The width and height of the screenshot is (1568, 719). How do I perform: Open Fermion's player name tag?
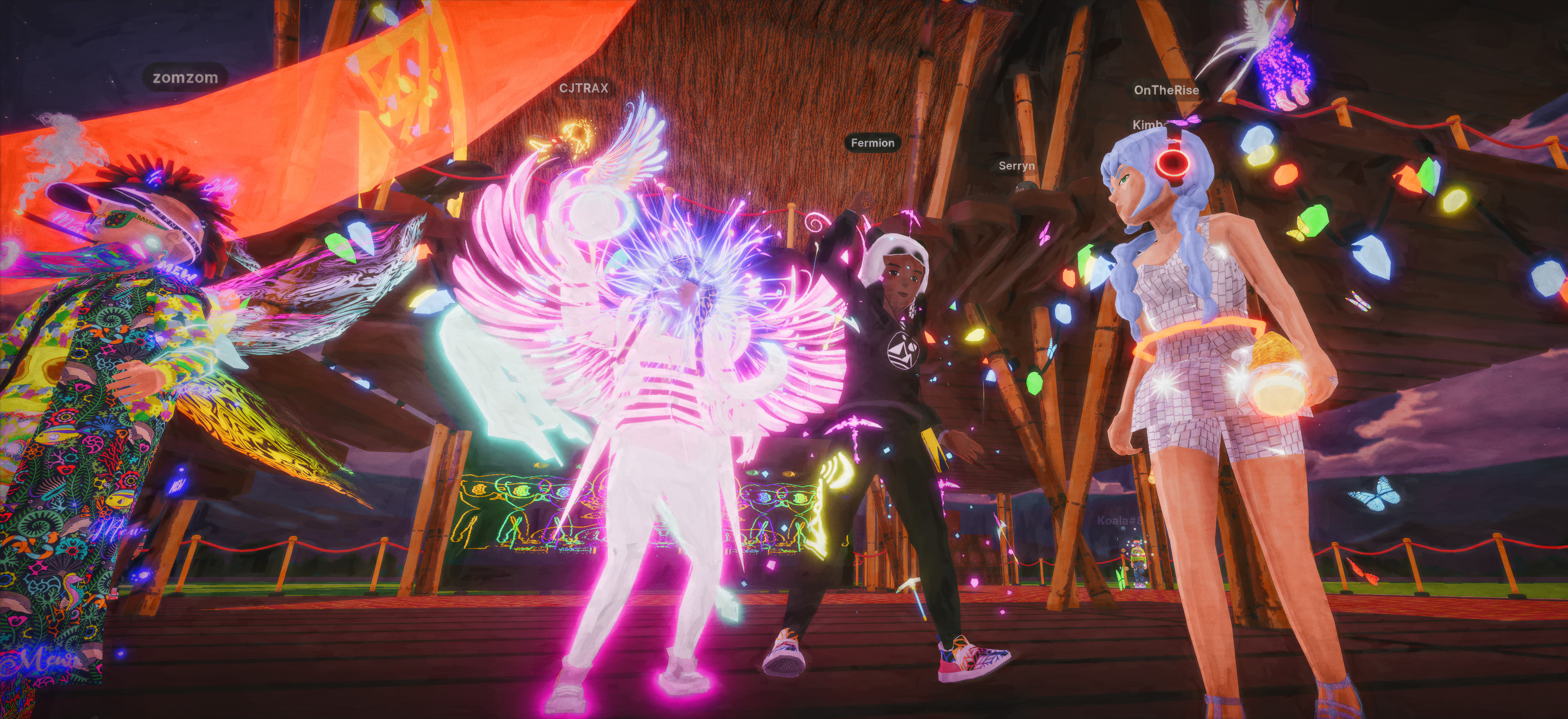pyautogui.click(x=872, y=143)
